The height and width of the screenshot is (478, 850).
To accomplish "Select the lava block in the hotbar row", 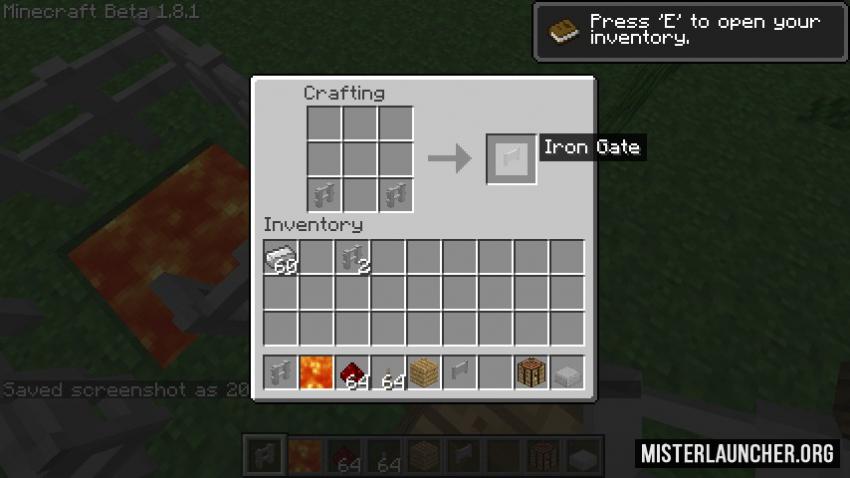I will [317, 373].
